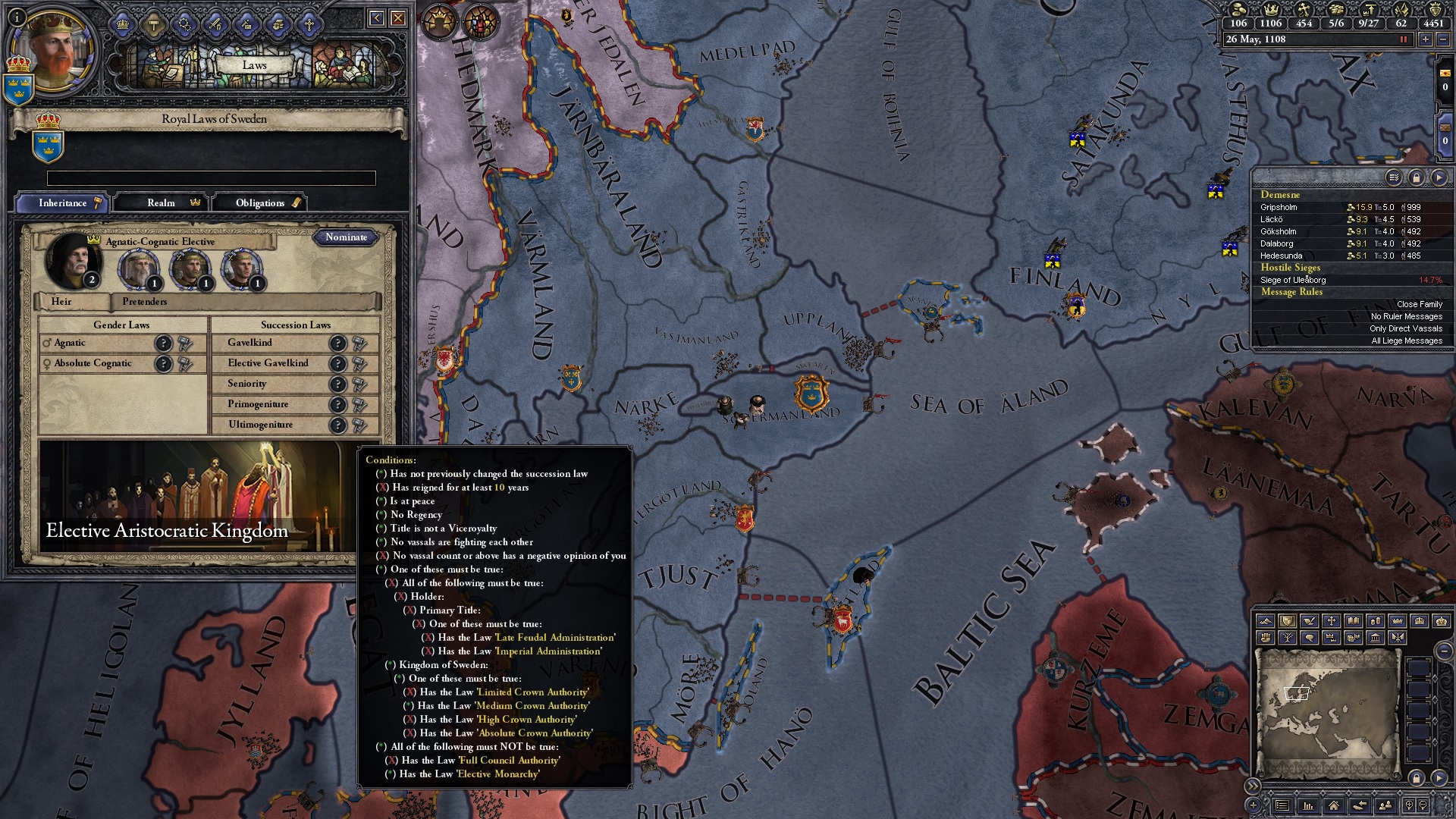This screenshot has width=1456, height=819.
Task: Open the ledger bar chart icon
Action: [1307, 806]
